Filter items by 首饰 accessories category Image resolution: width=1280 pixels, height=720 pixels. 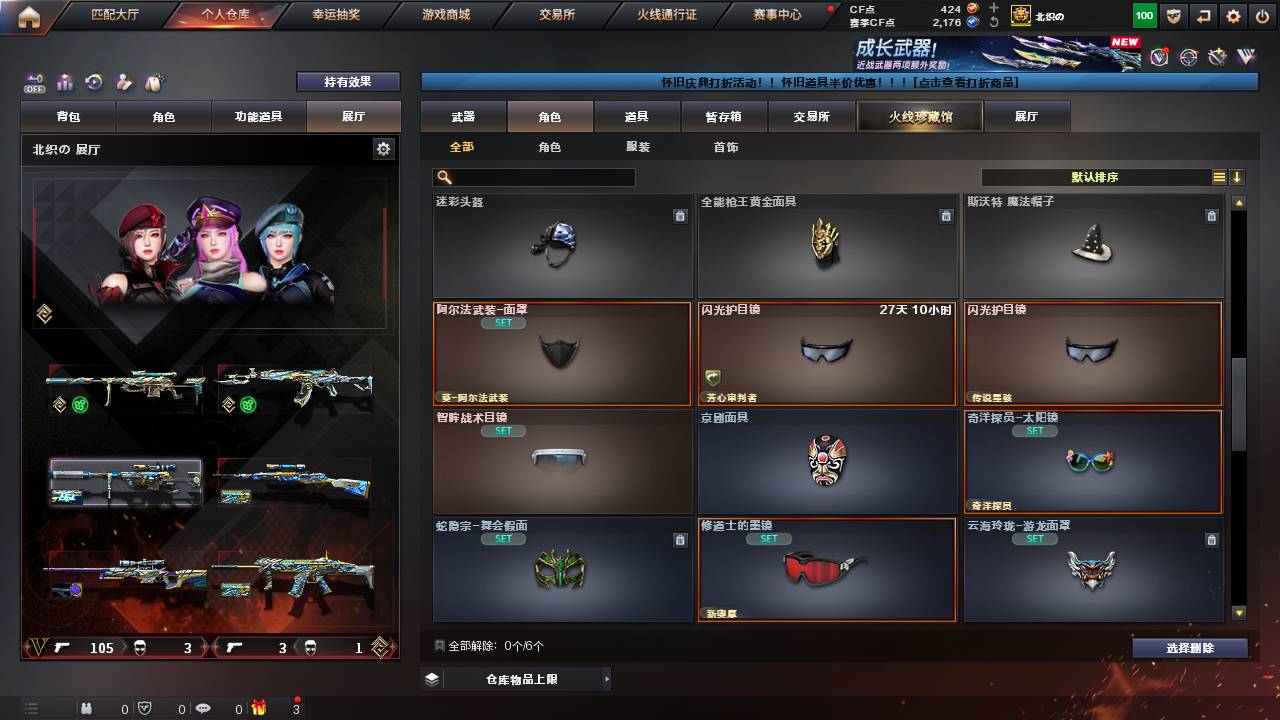(725, 147)
